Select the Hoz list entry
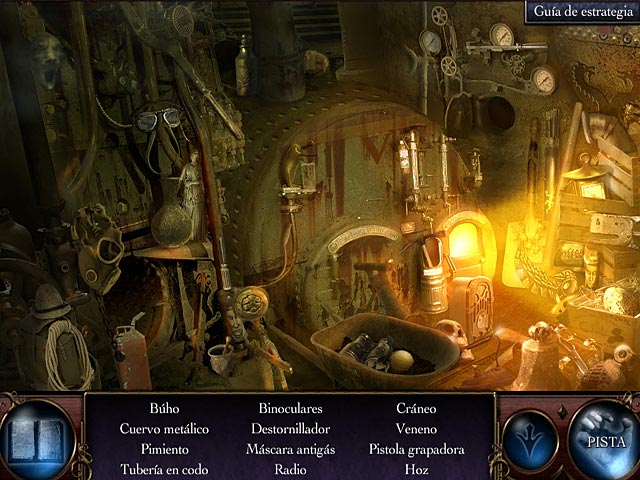The image size is (640, 480). click(x=416, y=469)
